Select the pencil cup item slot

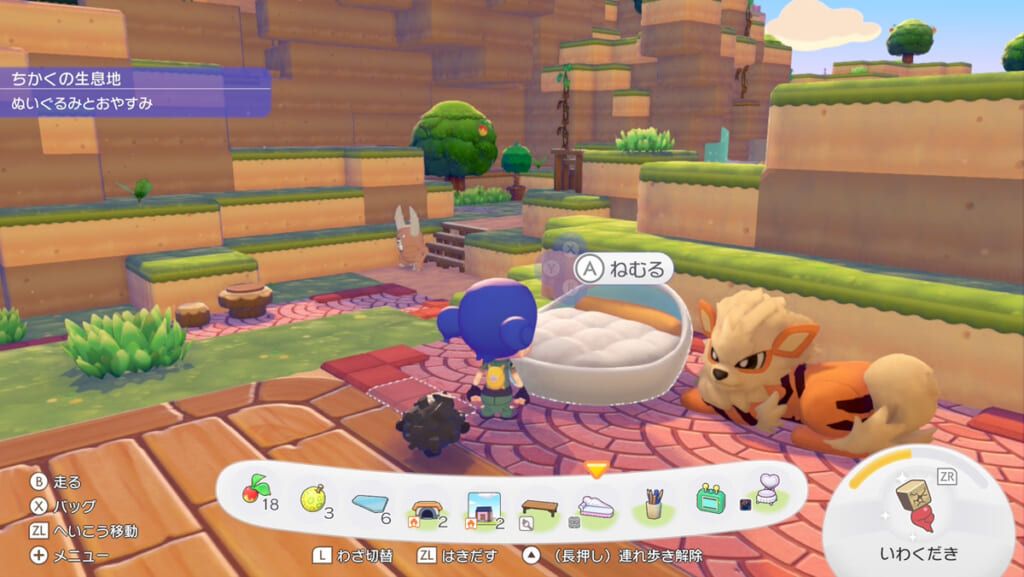(653, 502)
